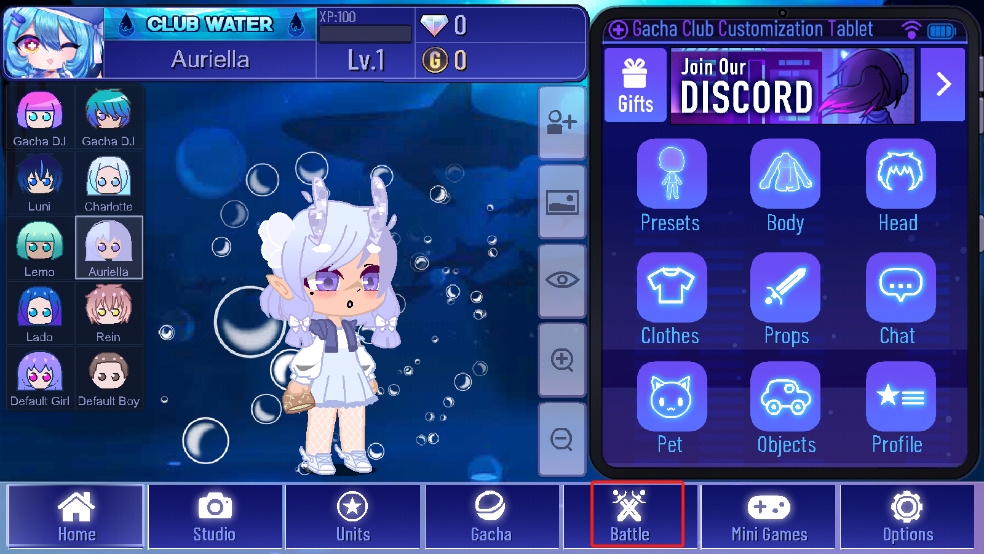Open the Units menu
984x554 pixels.
tap(352, 515)
